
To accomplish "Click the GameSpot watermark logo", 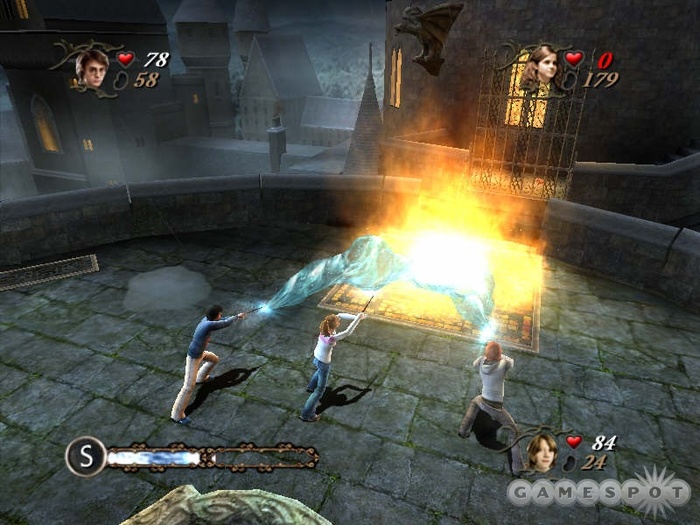I will (600, 492).
